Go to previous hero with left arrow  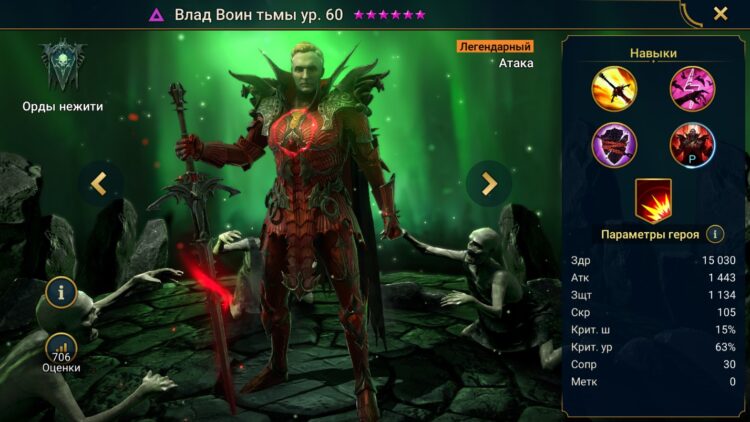click(100, 183)
